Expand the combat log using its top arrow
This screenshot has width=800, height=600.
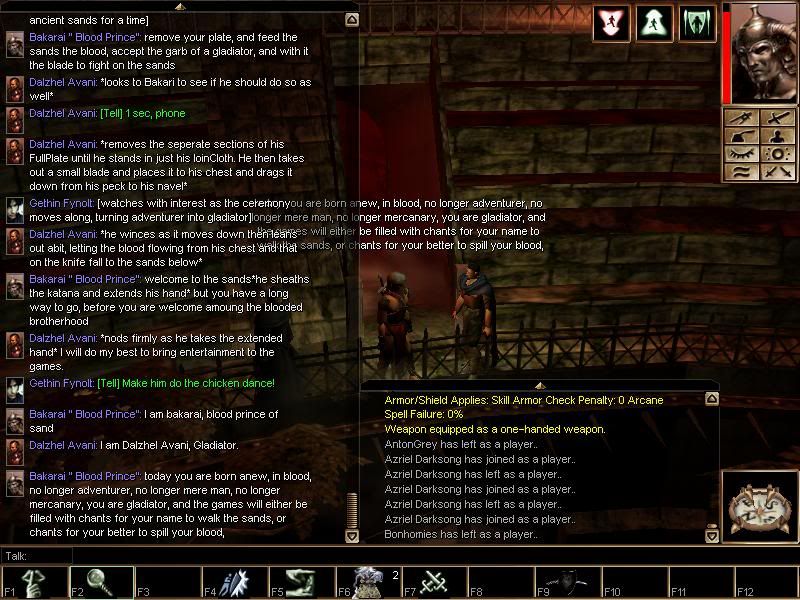click(538, 385)
